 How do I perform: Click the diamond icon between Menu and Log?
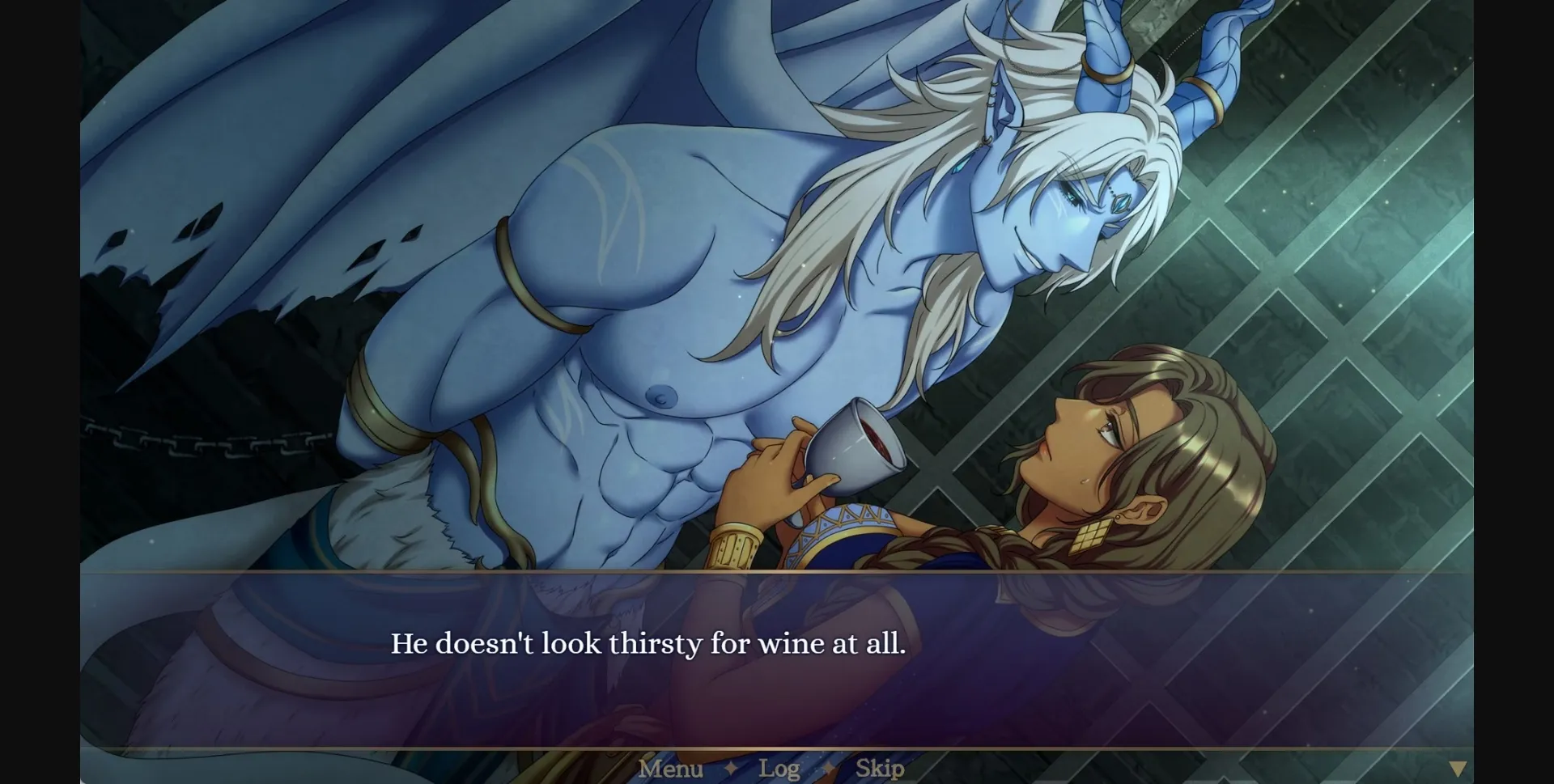(x=732, y=767)
